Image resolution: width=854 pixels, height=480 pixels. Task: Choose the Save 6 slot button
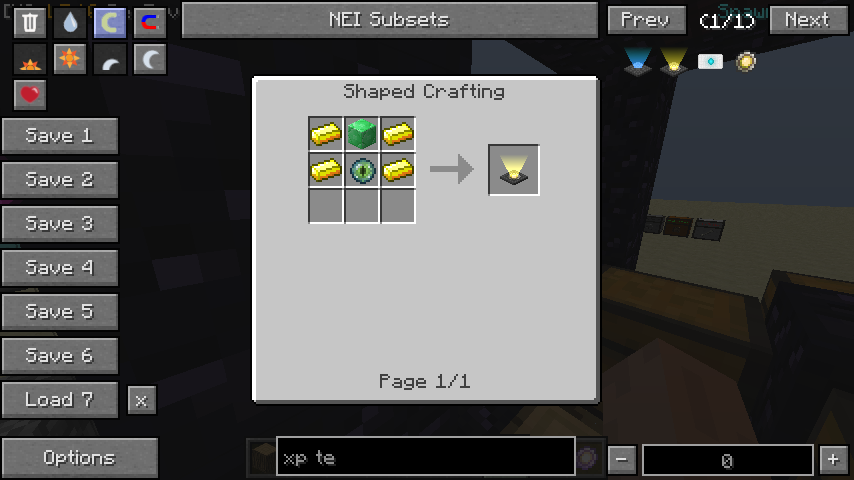(x=59, y=356)
